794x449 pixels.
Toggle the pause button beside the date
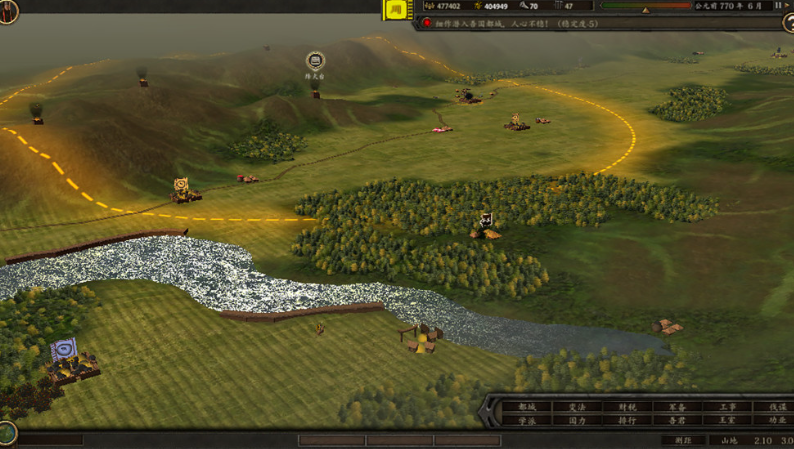[779, 6]
